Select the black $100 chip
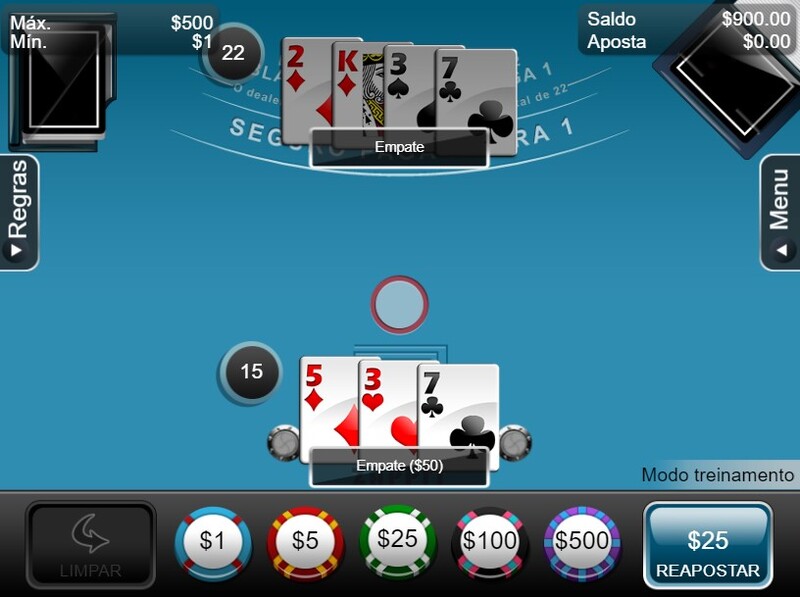The width and height of the screenshot is (800, 597). click(490, 542)
